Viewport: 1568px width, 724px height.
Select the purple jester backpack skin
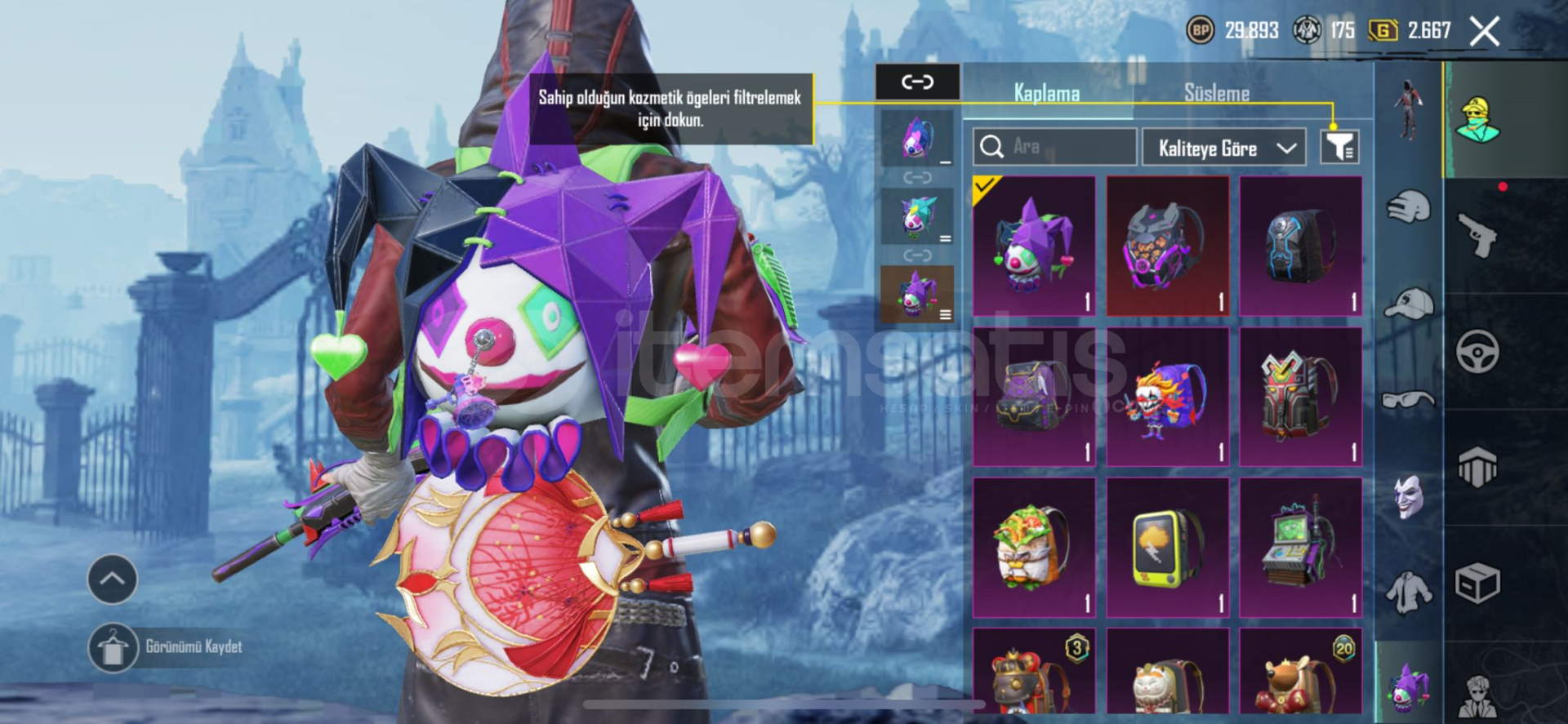[1034, 246]
